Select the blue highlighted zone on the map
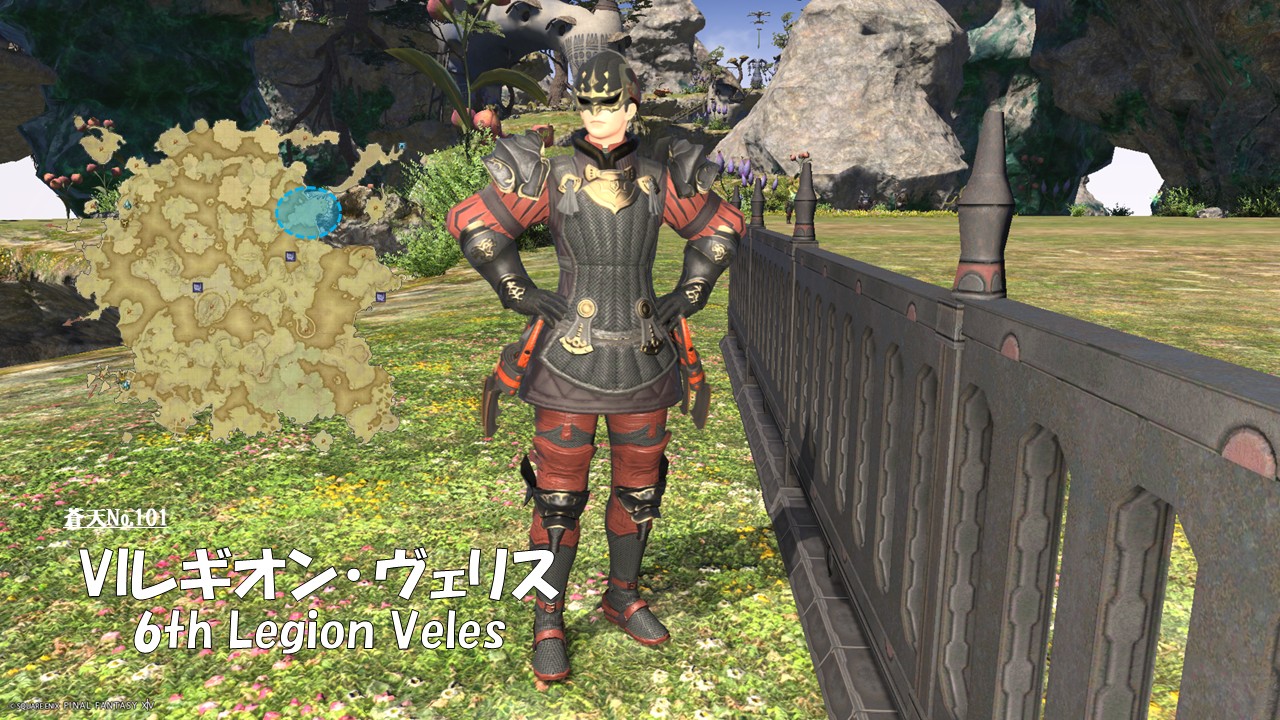 tap(308, 212)
